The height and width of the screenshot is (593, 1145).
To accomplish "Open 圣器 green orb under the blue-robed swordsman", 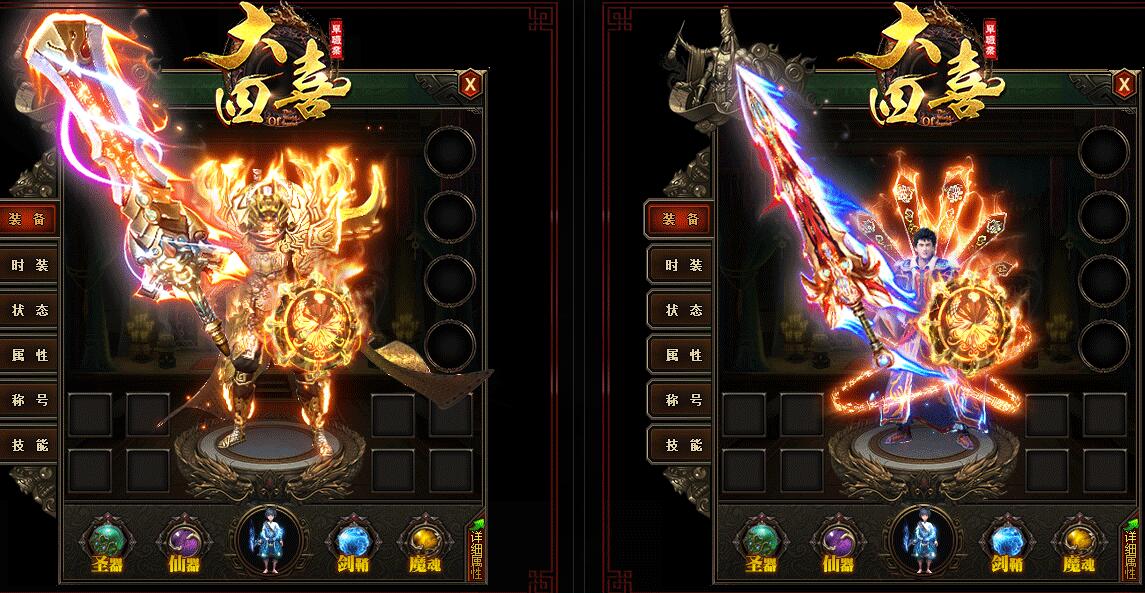I will pos(761,542).
